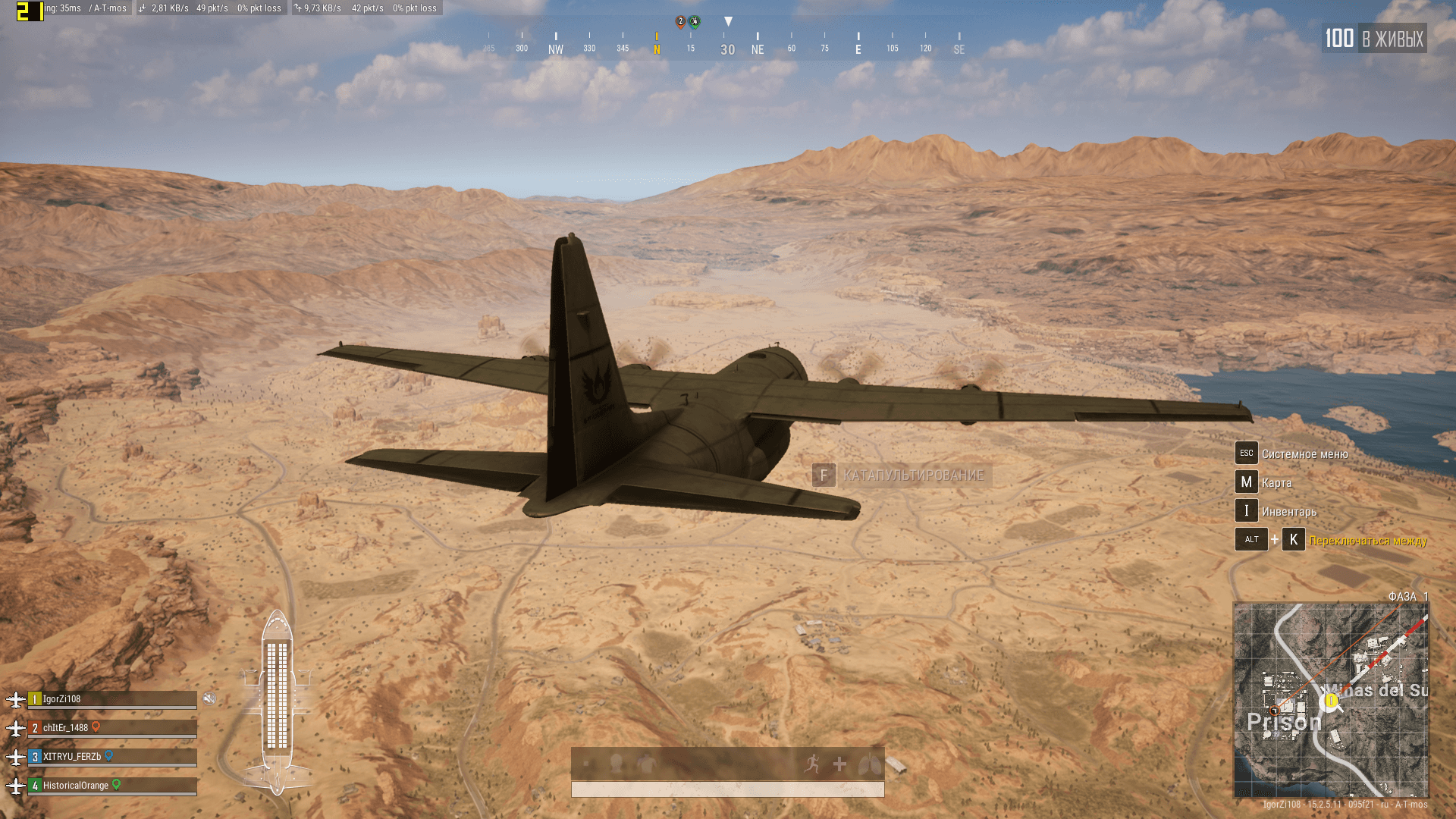Click the minimap in the corner
This screenshot has height=819, width=1456.
1331,699
